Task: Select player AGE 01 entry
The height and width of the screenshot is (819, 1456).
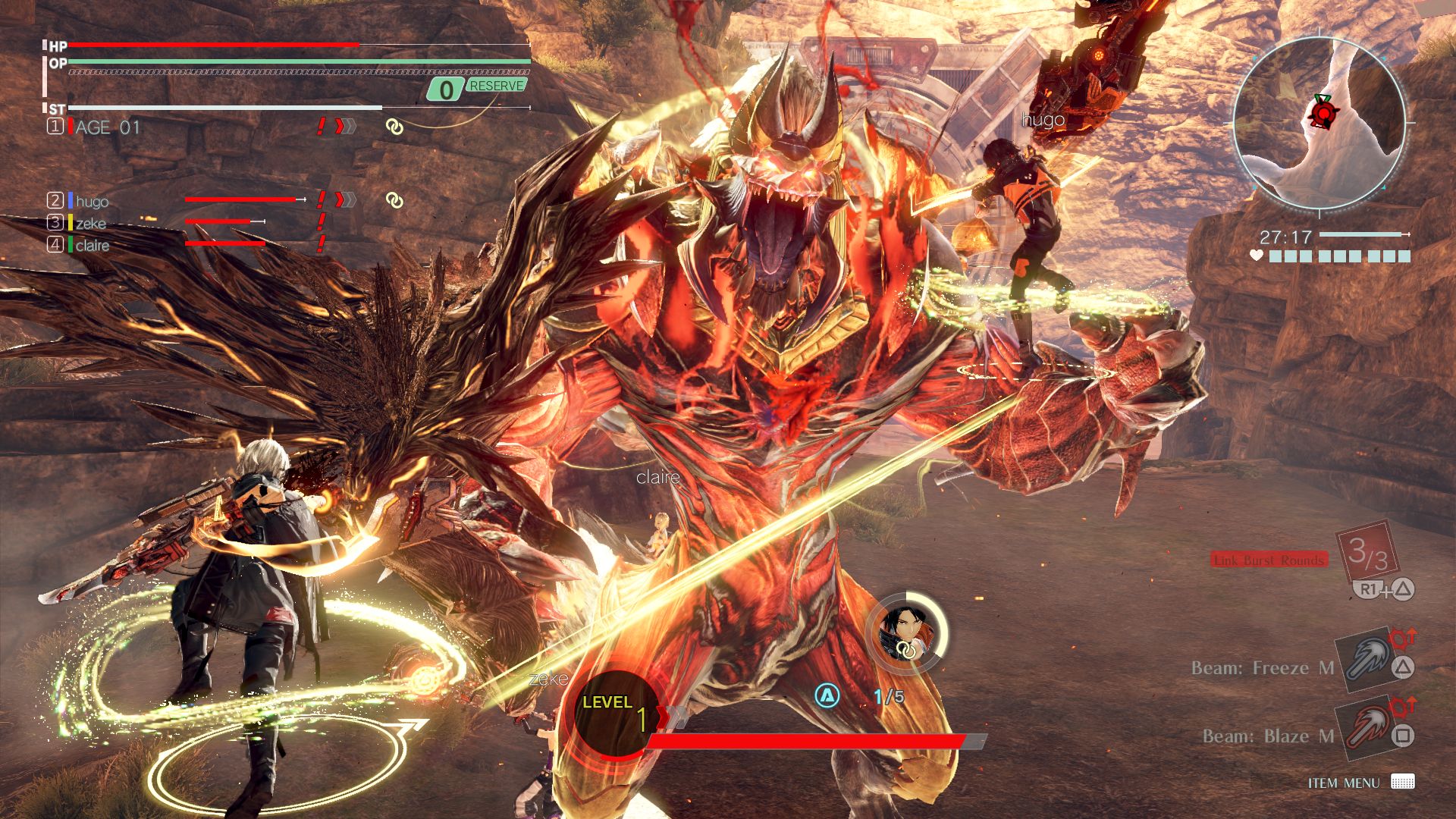Action: click(107, 127)
